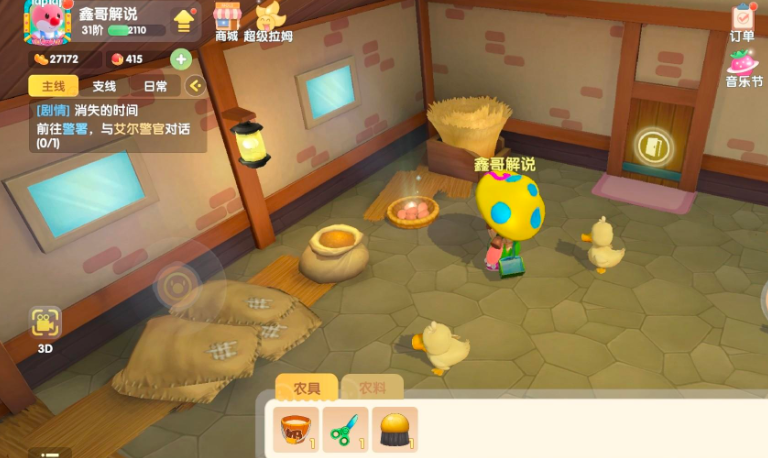
Task: Select the brush tool slot
Action: 394,430
